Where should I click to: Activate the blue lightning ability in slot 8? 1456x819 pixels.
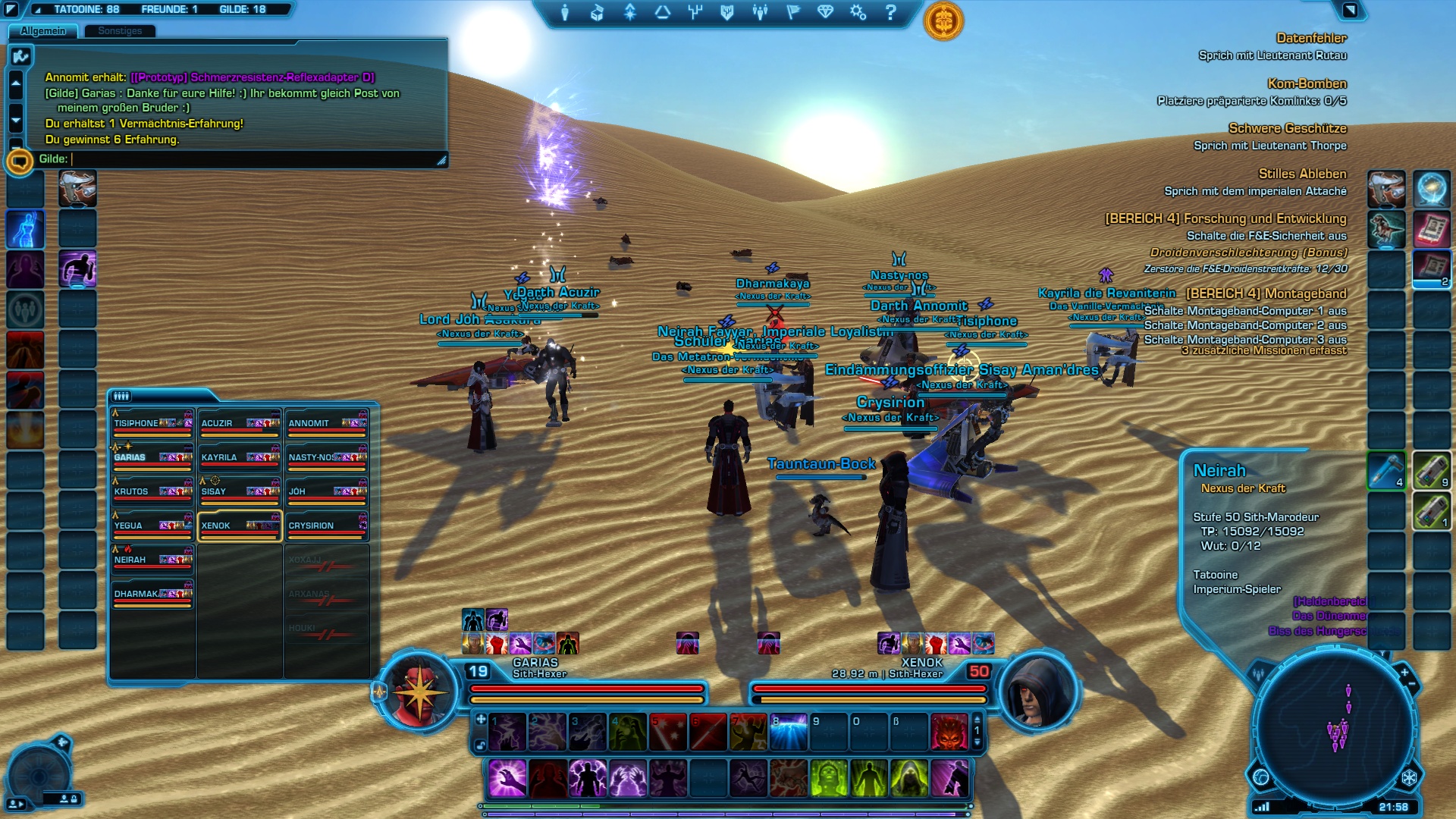coord(787,732)
